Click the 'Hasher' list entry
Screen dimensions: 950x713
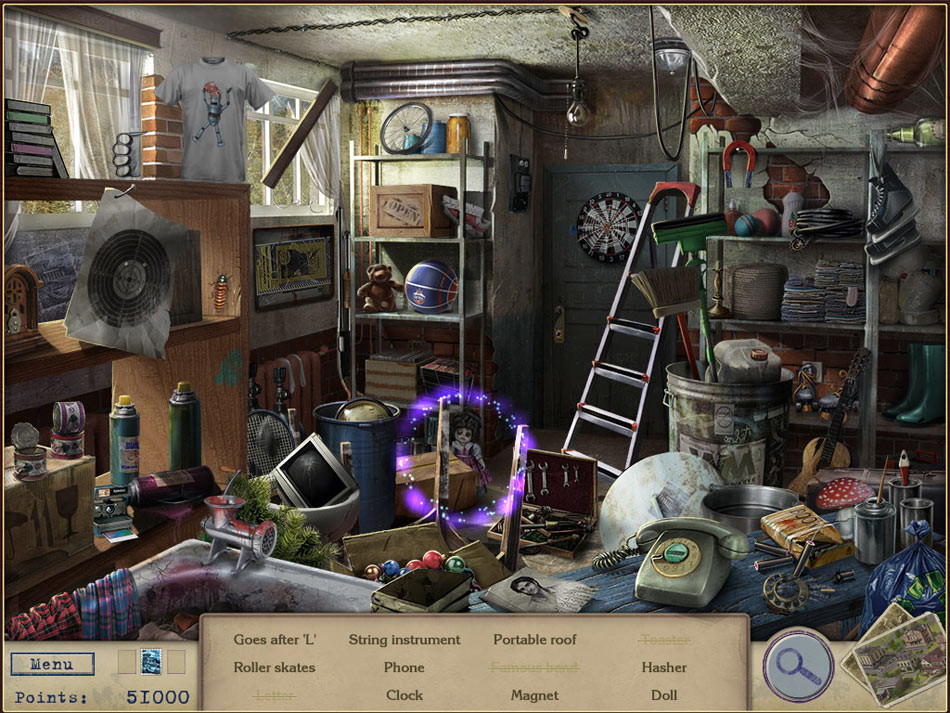pyautogui.click(x=664, y=667)
